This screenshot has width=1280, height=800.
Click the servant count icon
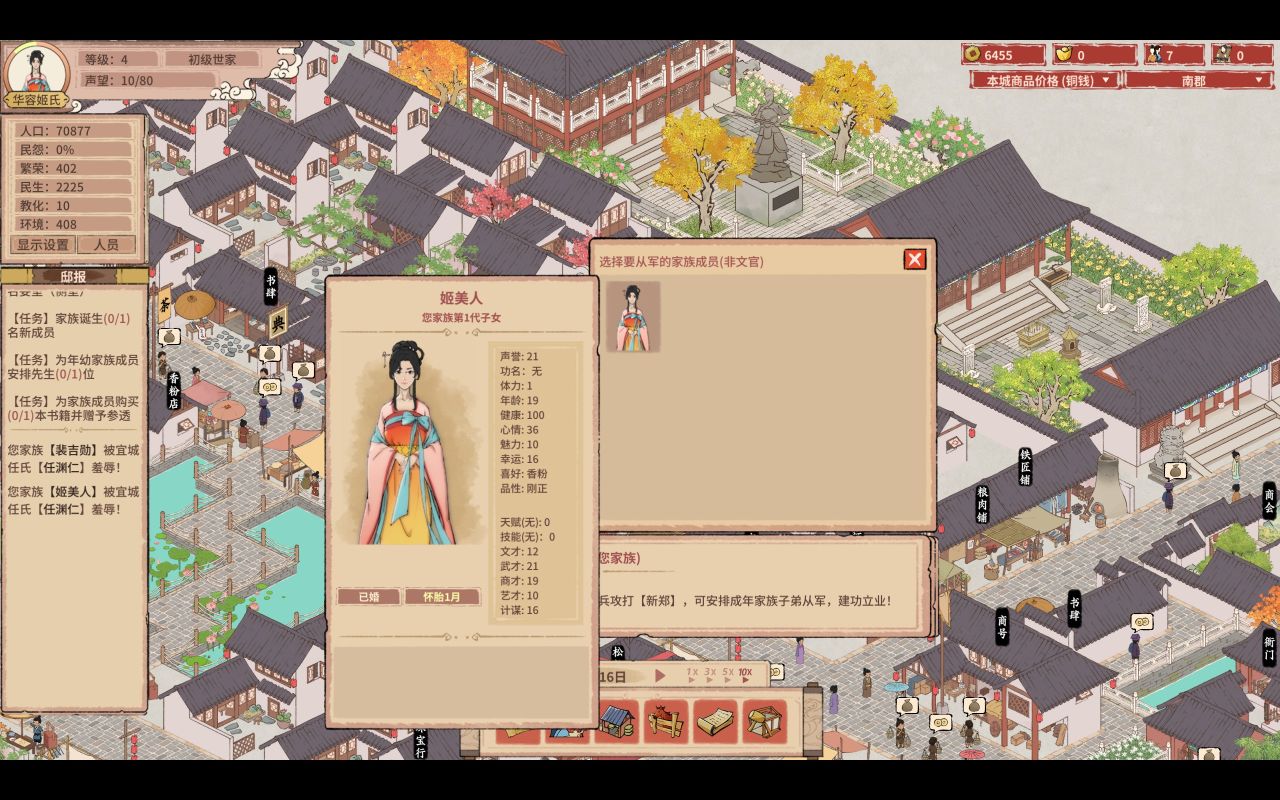click(x=1222, y=55)
